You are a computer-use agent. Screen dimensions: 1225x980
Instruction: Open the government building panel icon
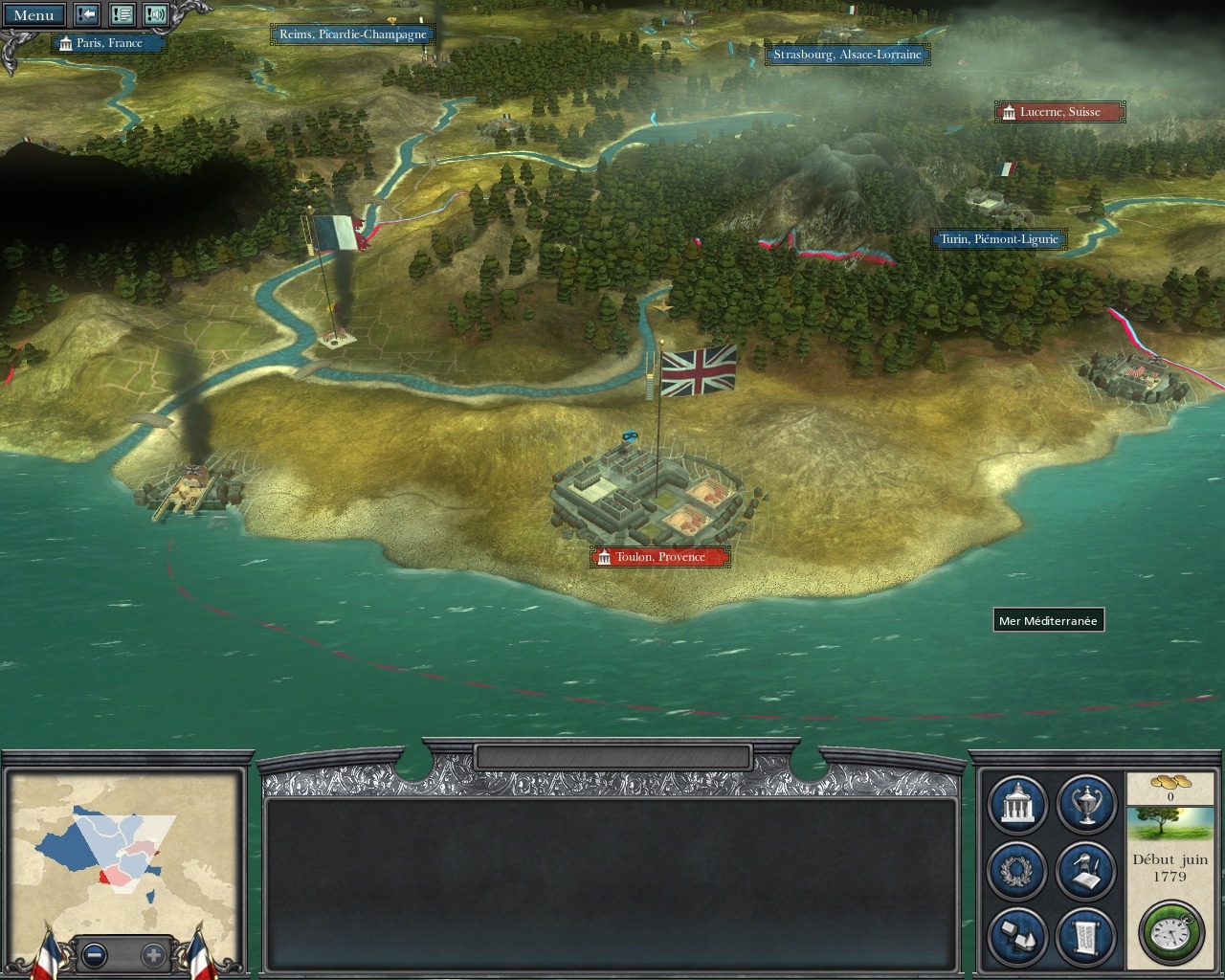point(1016,805)
